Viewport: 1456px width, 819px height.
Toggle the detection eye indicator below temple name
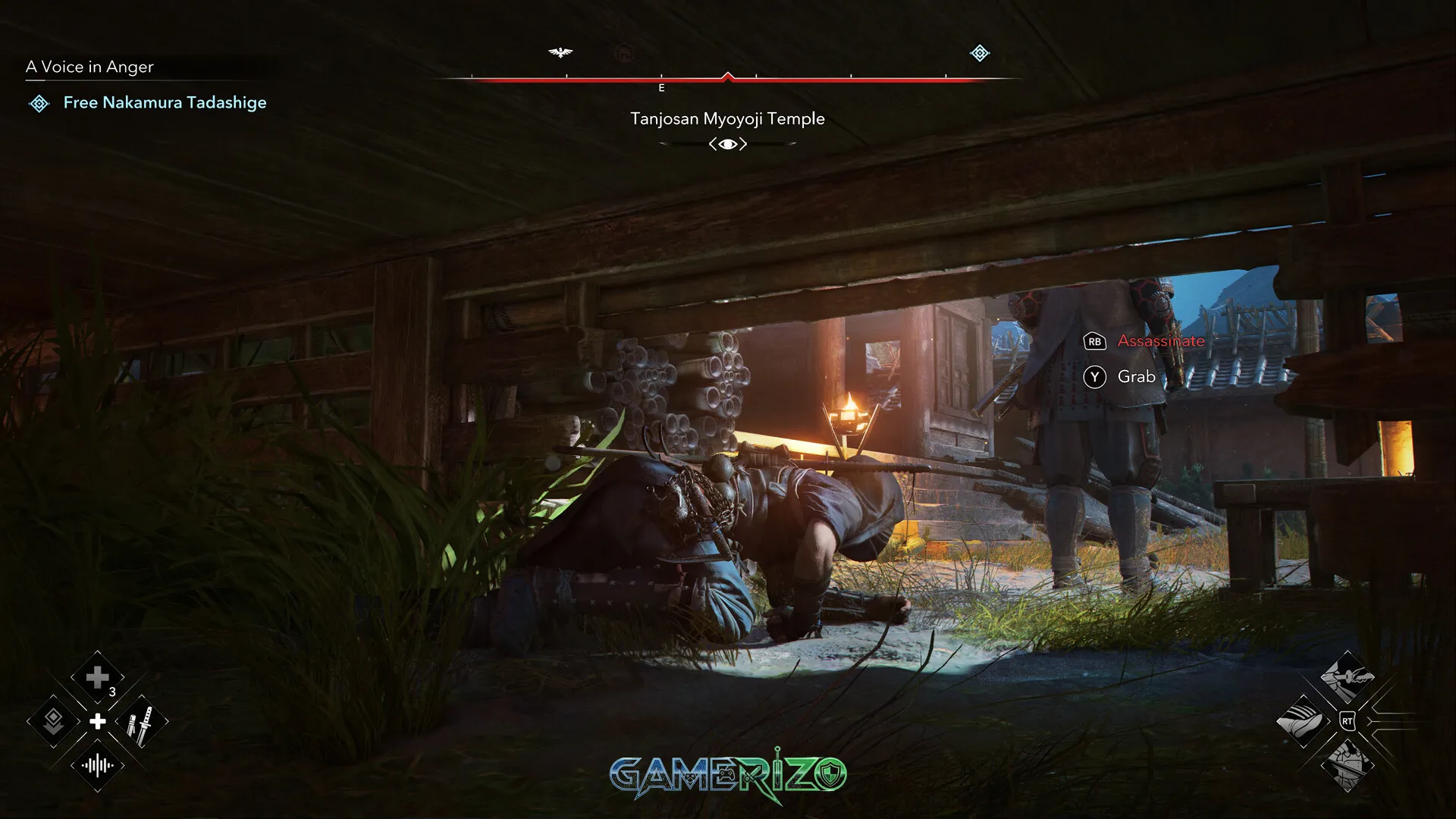point(727,143)
